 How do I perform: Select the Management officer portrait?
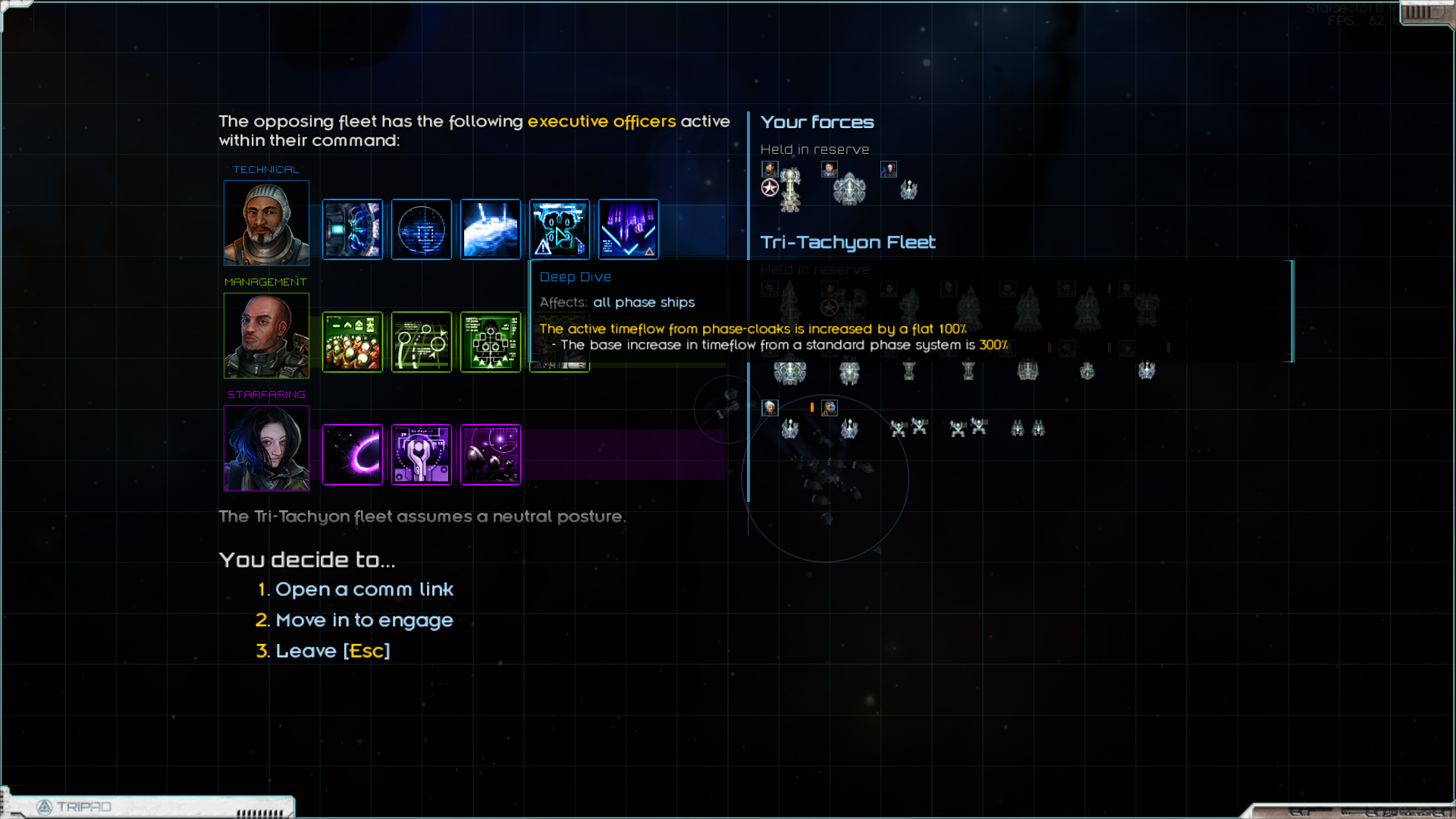tap(266, 335)
